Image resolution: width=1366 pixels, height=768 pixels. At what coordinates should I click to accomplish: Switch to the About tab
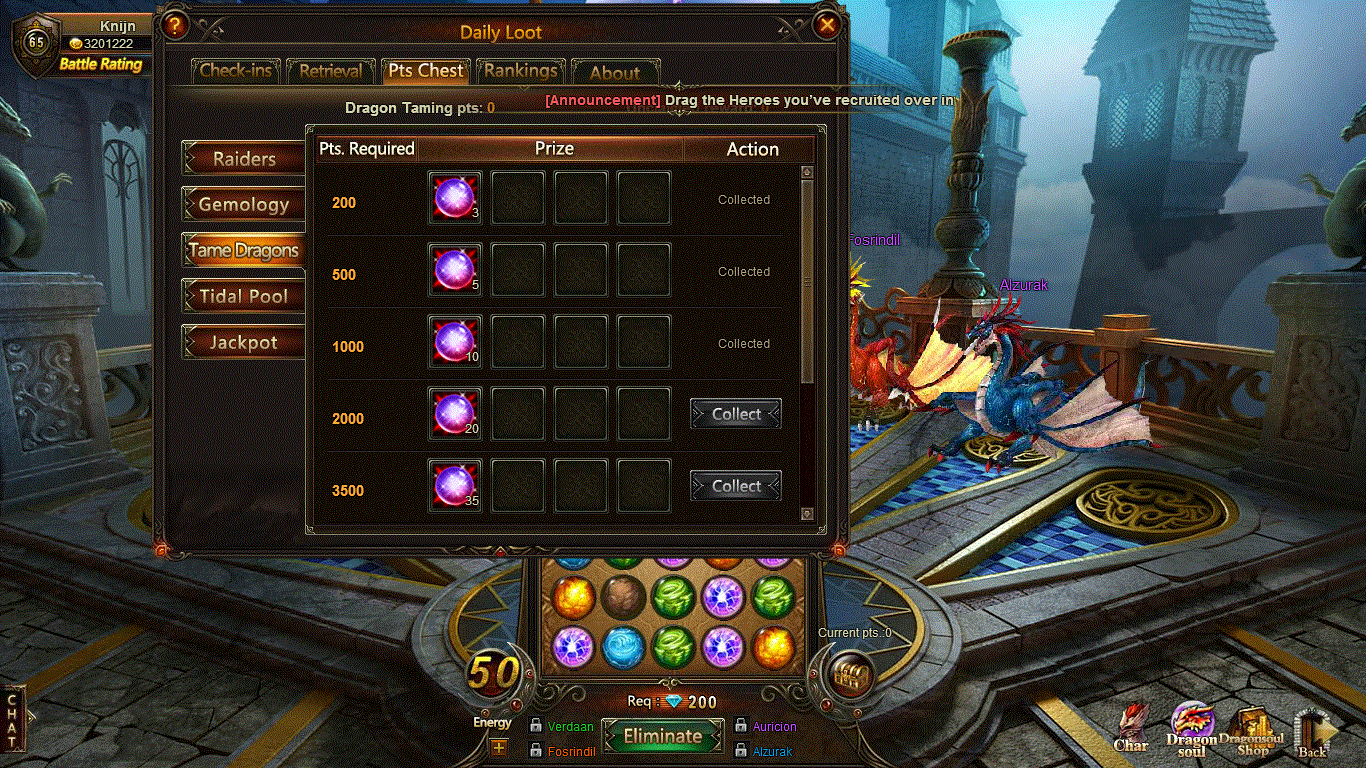614,72
